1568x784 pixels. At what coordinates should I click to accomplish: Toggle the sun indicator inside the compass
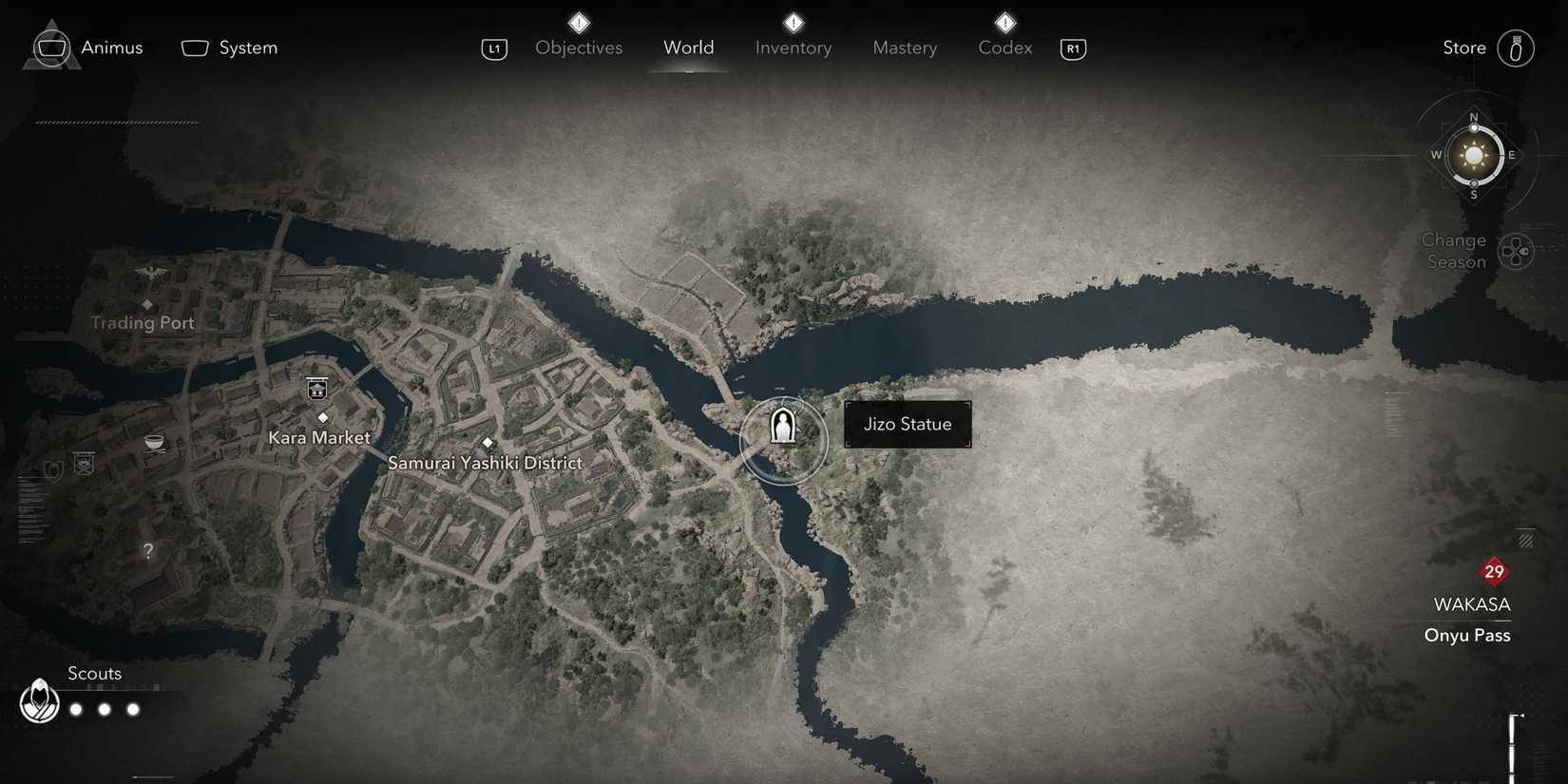[1474, 154]
